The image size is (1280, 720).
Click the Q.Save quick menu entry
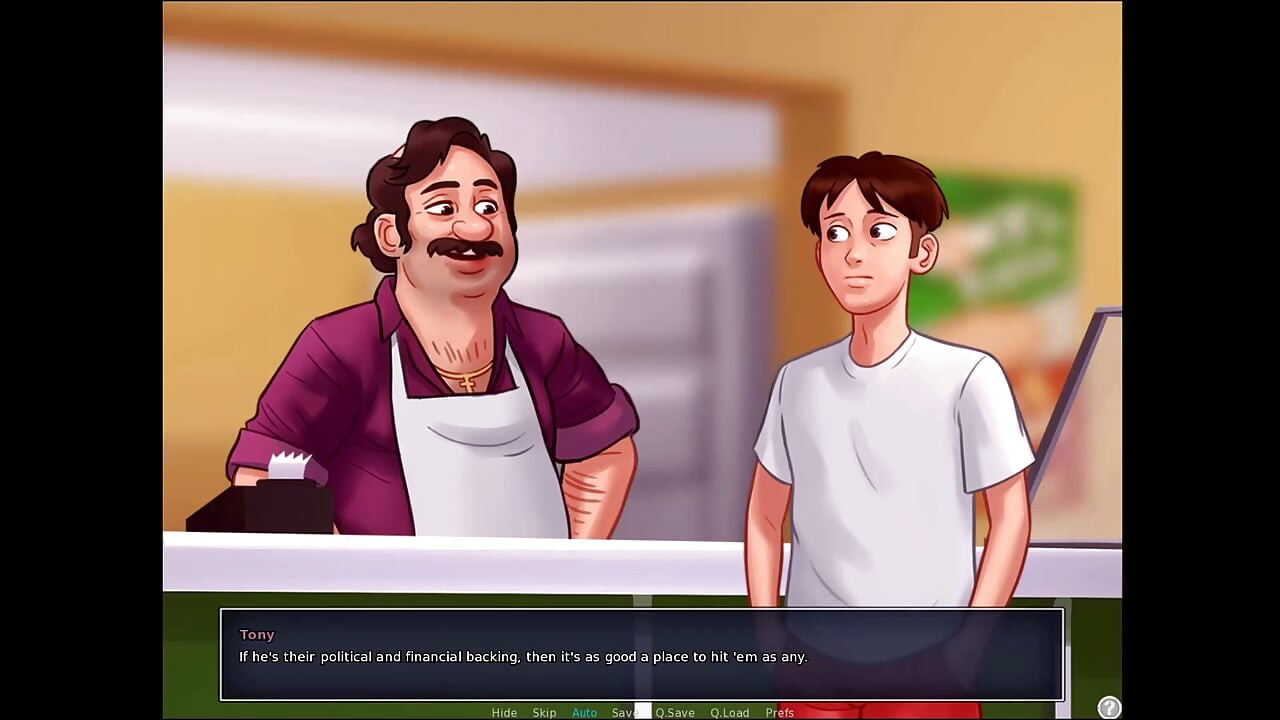675,712
